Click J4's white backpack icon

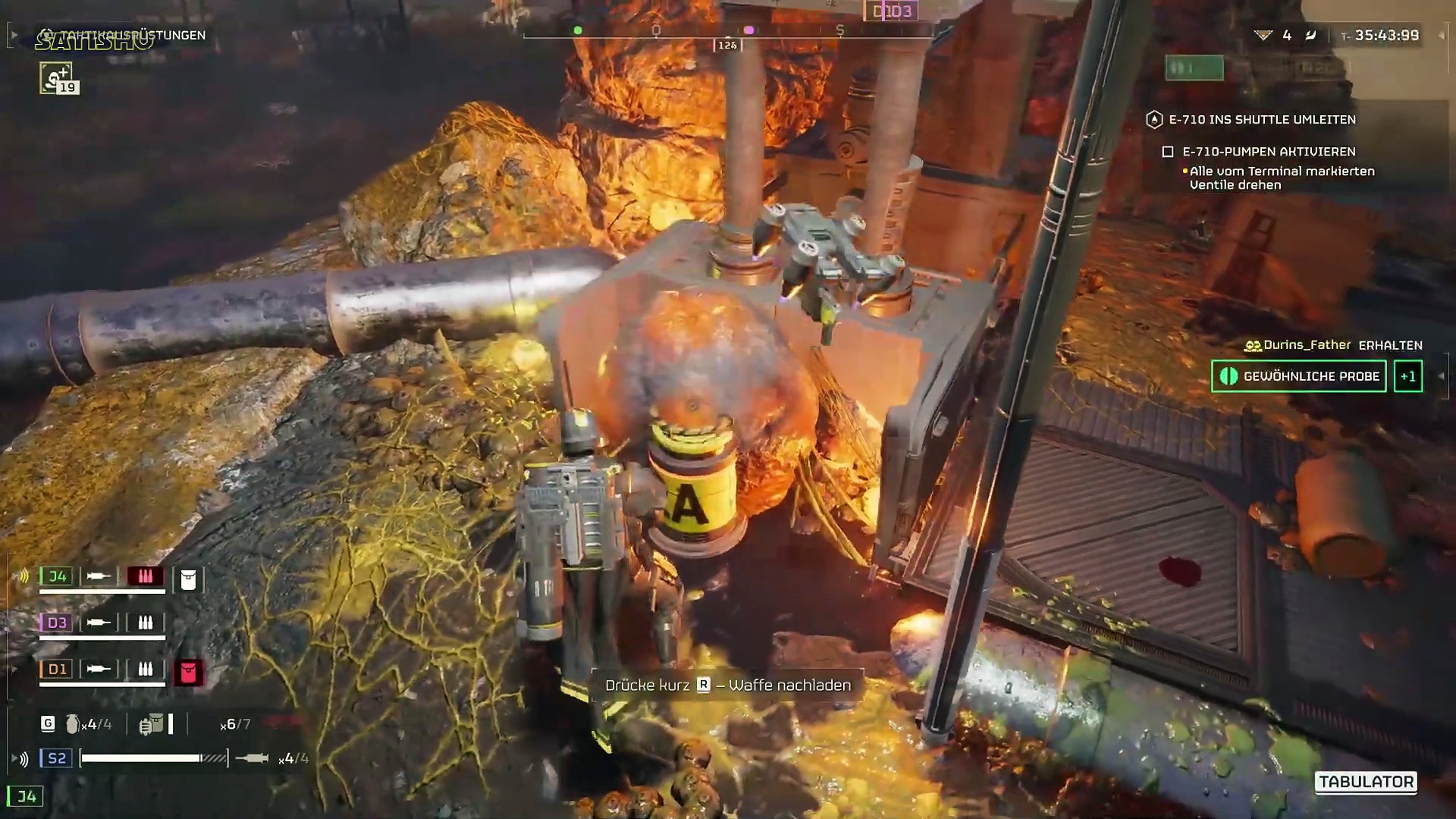click(188, 580)
